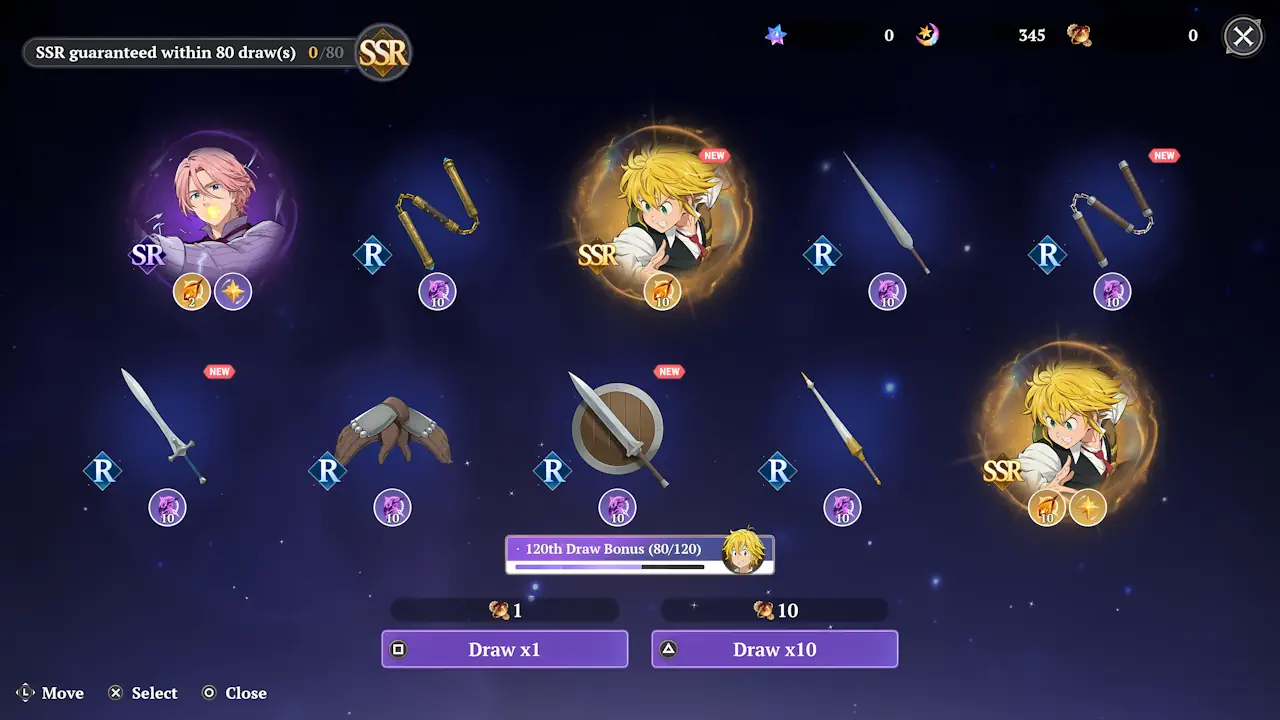
Task: Click the Meliodas face icon on the bonus bar
Action: click(744, 549)
